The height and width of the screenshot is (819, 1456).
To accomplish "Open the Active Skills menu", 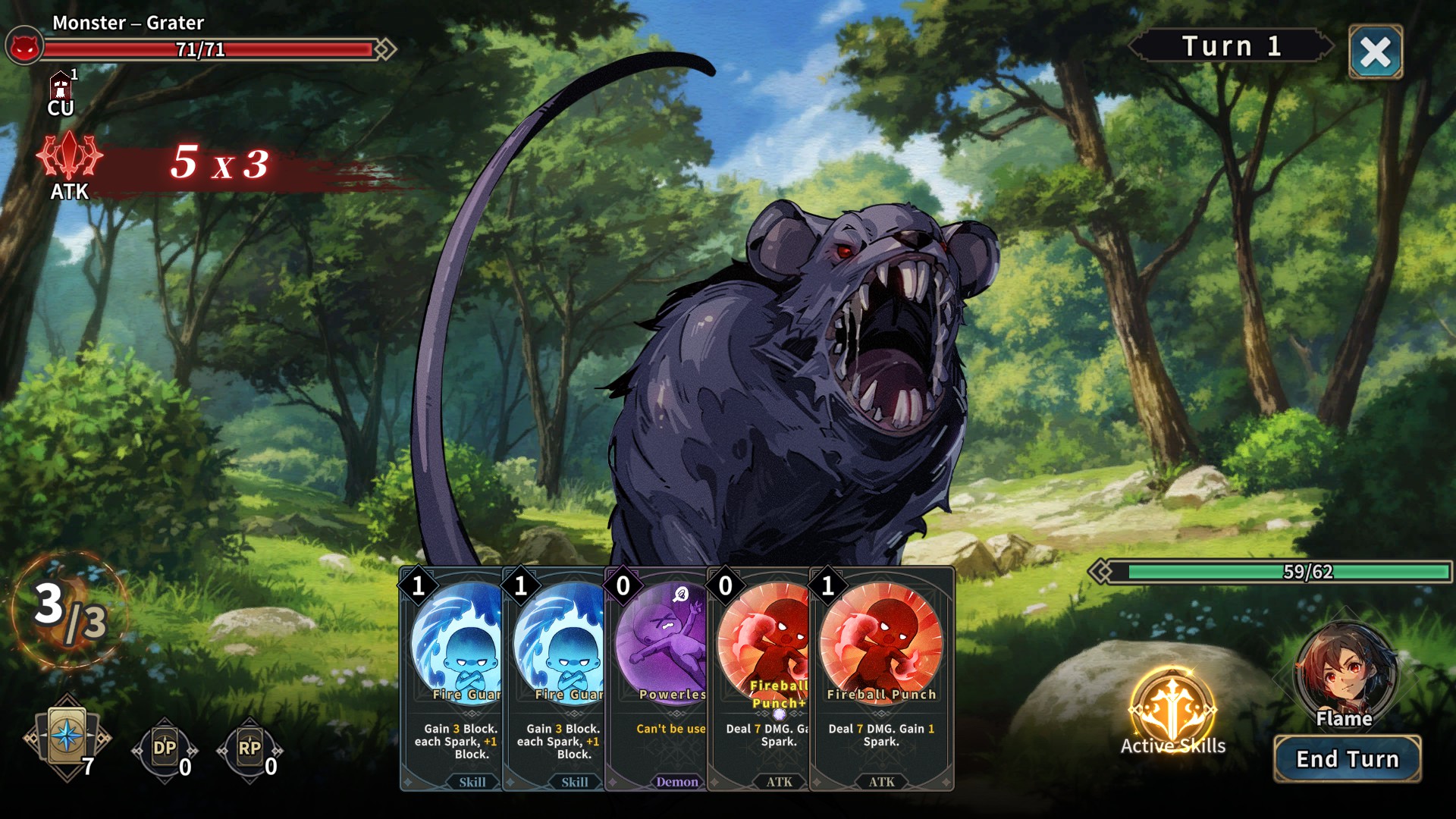I will (x=1172, y=713).
